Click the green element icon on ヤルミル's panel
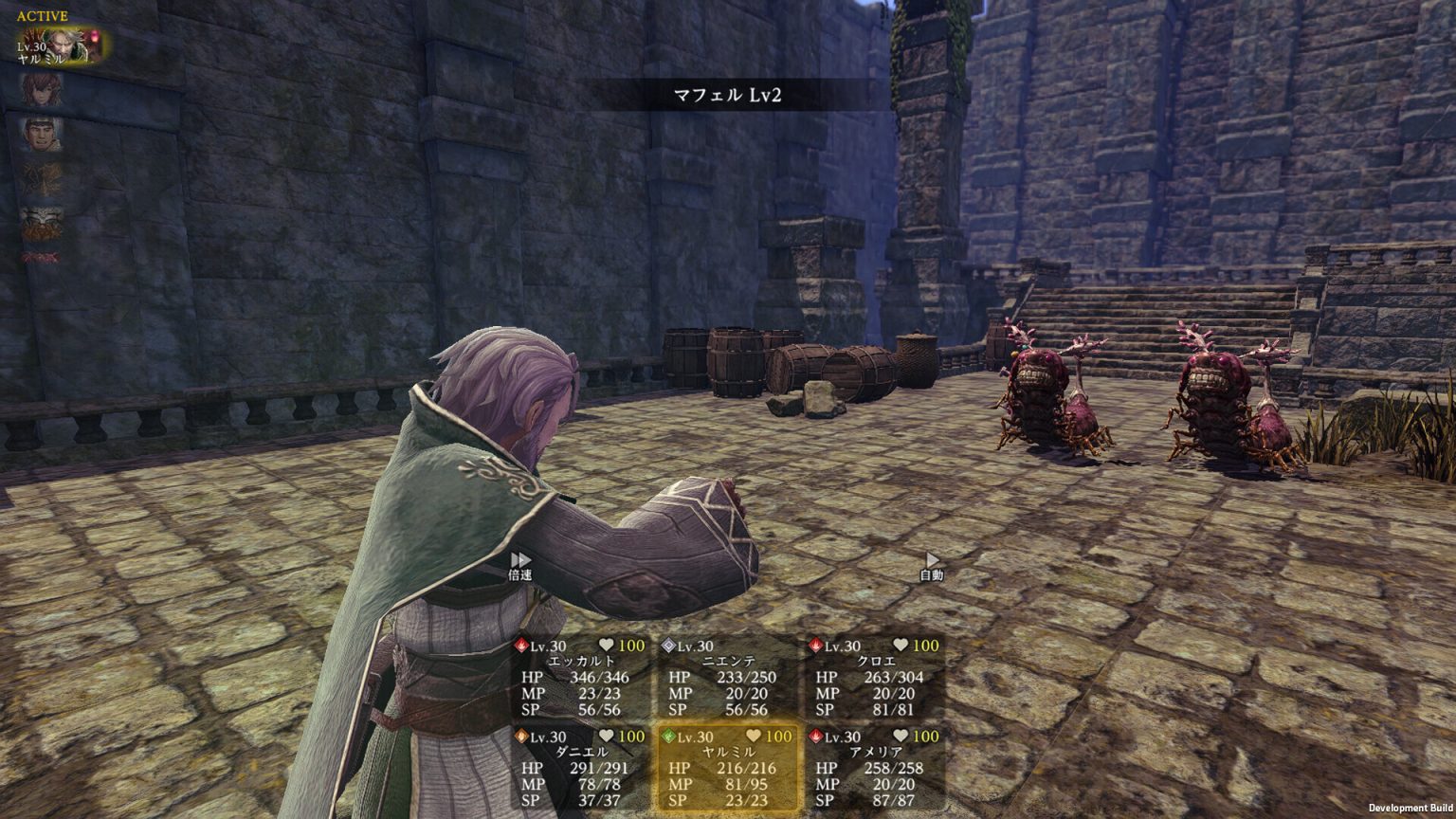Viewport: 1456px width, 819px height. click(668, 735)
